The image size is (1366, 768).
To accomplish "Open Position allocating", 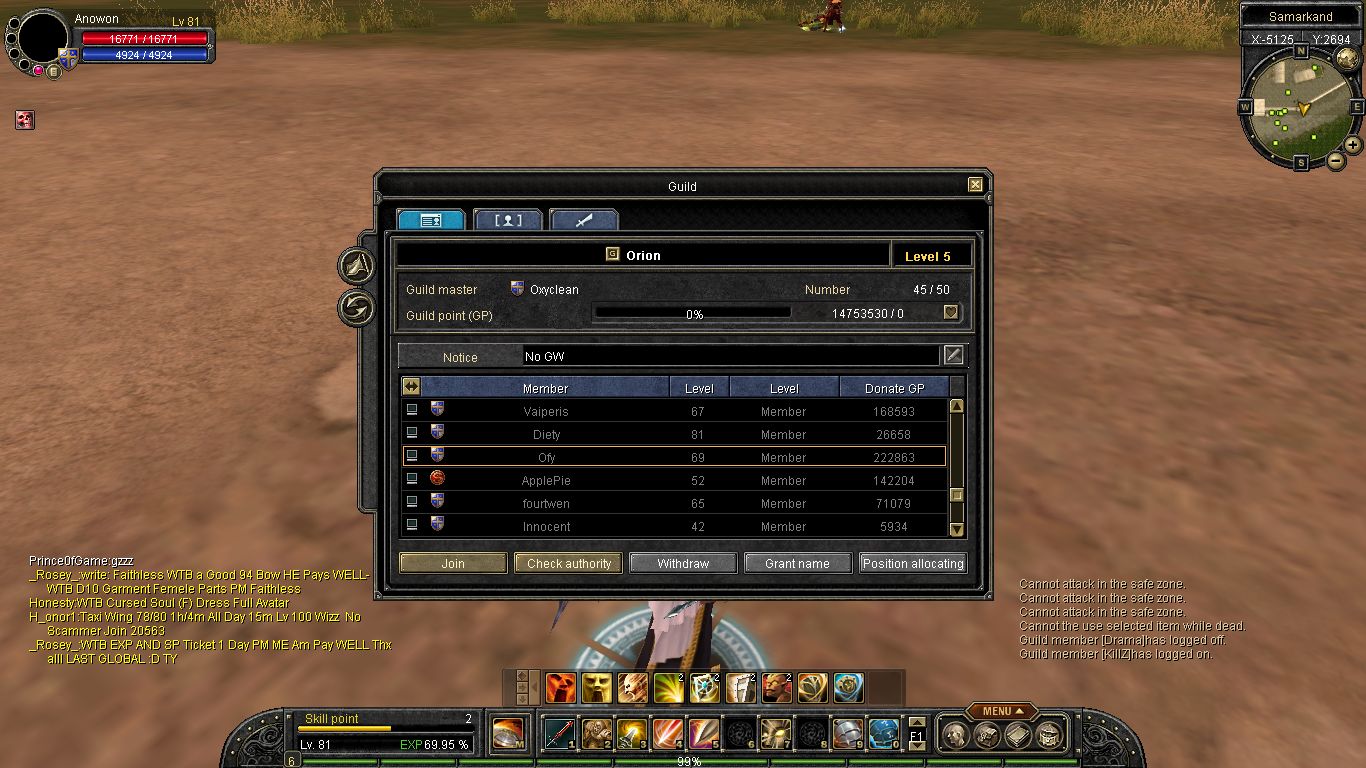I will click(913, 563).
